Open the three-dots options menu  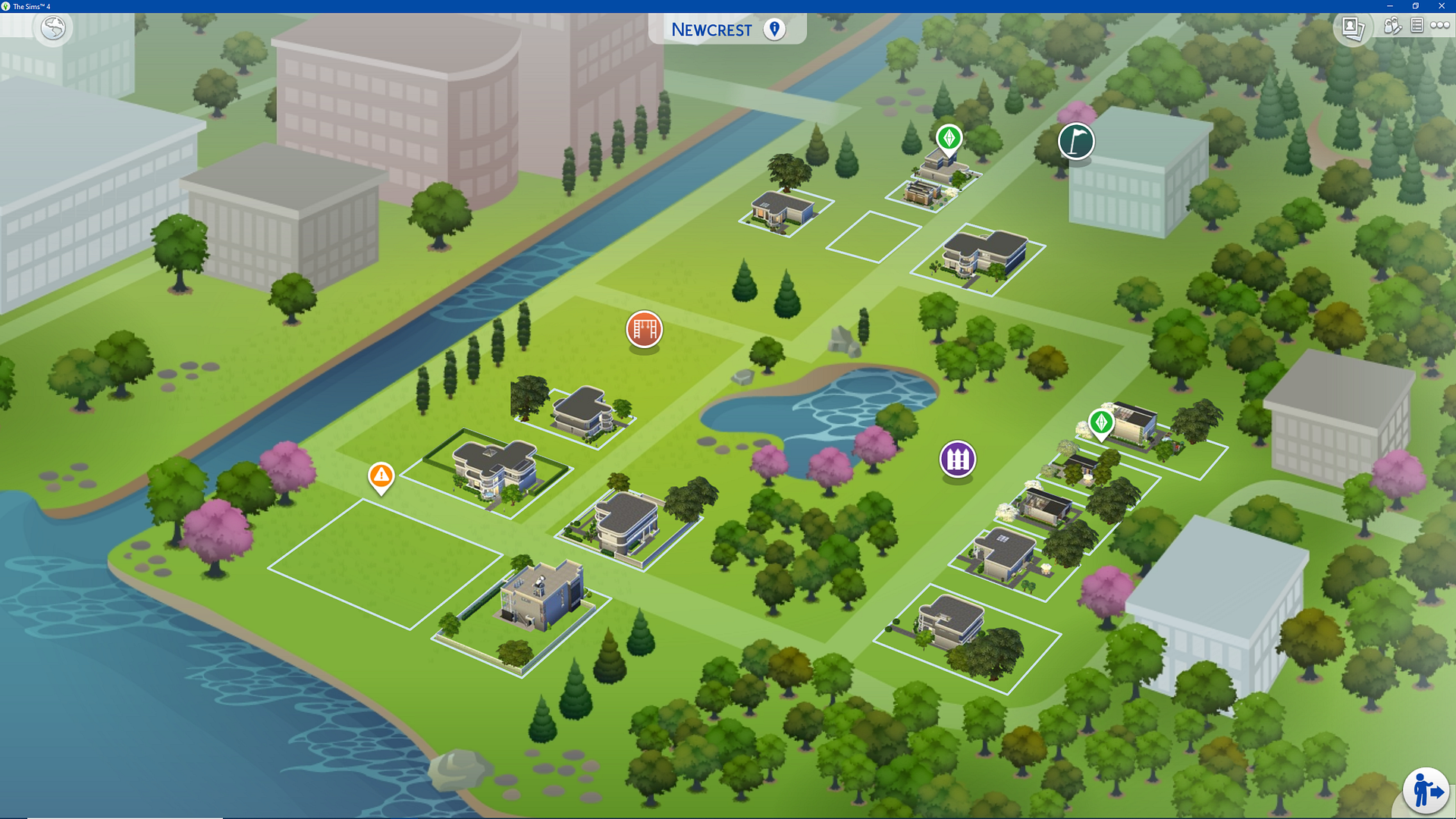coord(1439,26)
